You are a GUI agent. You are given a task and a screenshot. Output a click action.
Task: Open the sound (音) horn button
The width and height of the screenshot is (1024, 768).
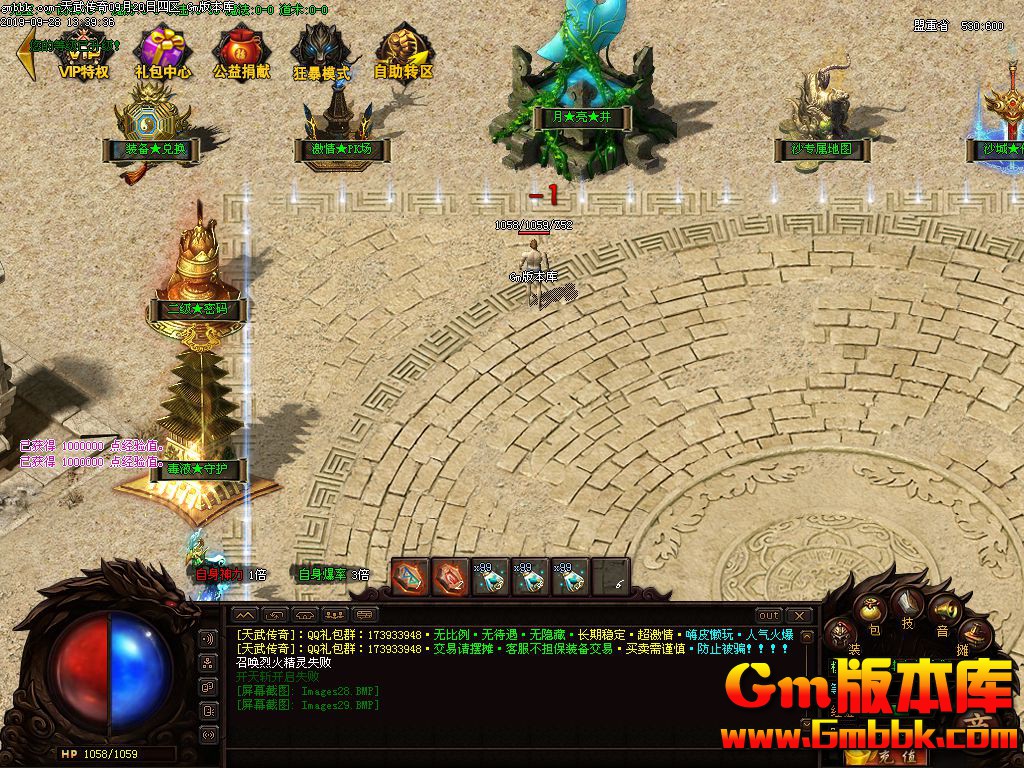tap(943, 611)
